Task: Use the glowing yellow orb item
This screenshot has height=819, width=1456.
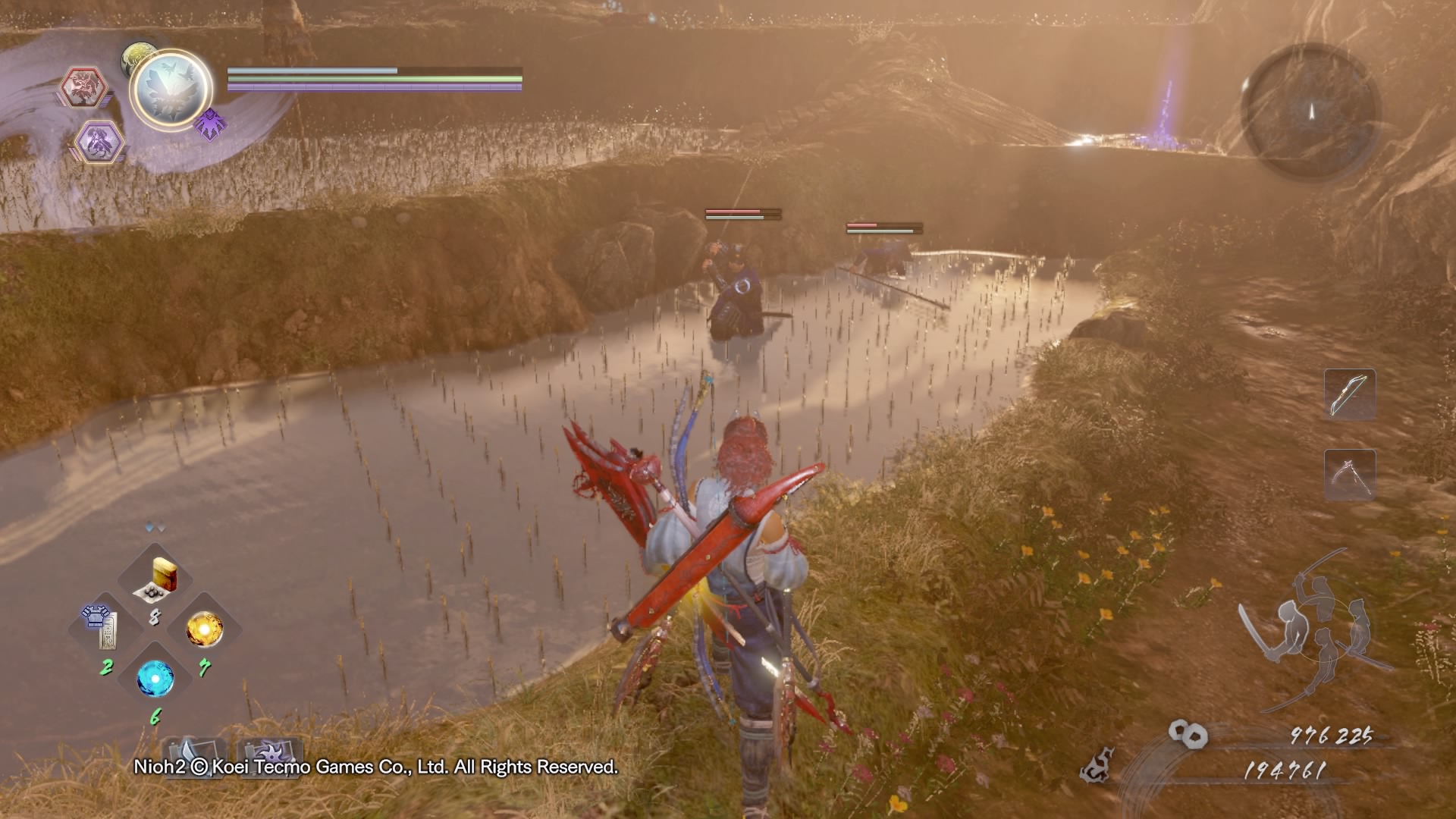Action: coord(204,629)
